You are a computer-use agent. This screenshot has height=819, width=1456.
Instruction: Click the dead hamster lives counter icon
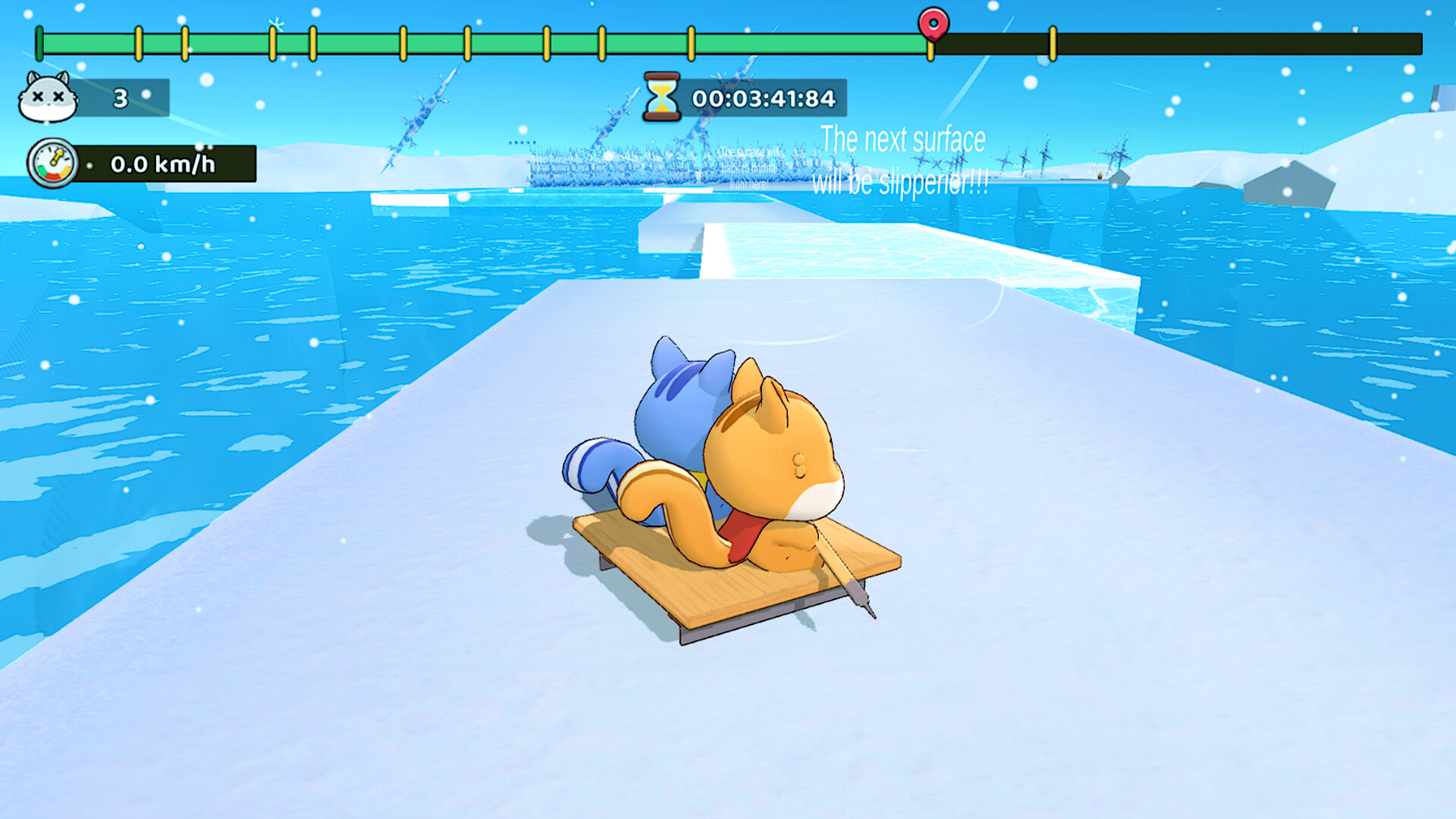(x=45, y=97)
